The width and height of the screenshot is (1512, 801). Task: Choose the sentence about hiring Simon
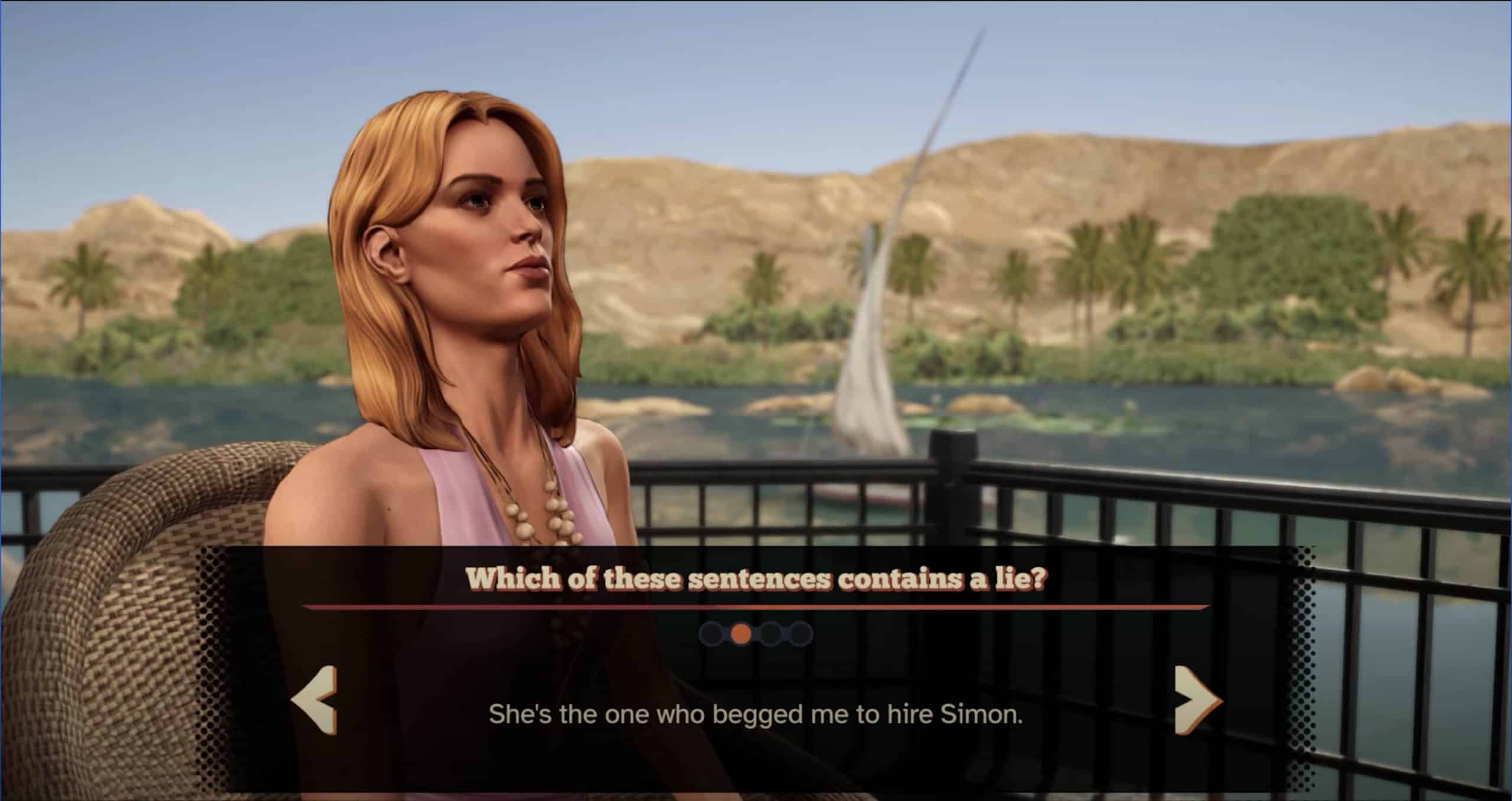tap(755, 715)
